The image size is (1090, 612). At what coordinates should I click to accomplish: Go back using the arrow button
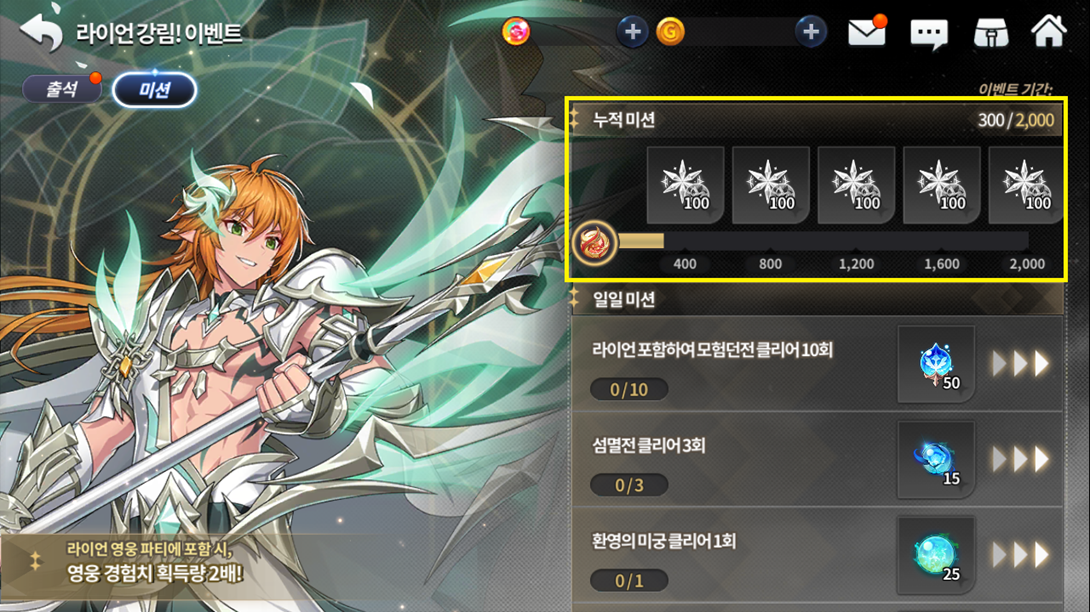click(40, 33)
